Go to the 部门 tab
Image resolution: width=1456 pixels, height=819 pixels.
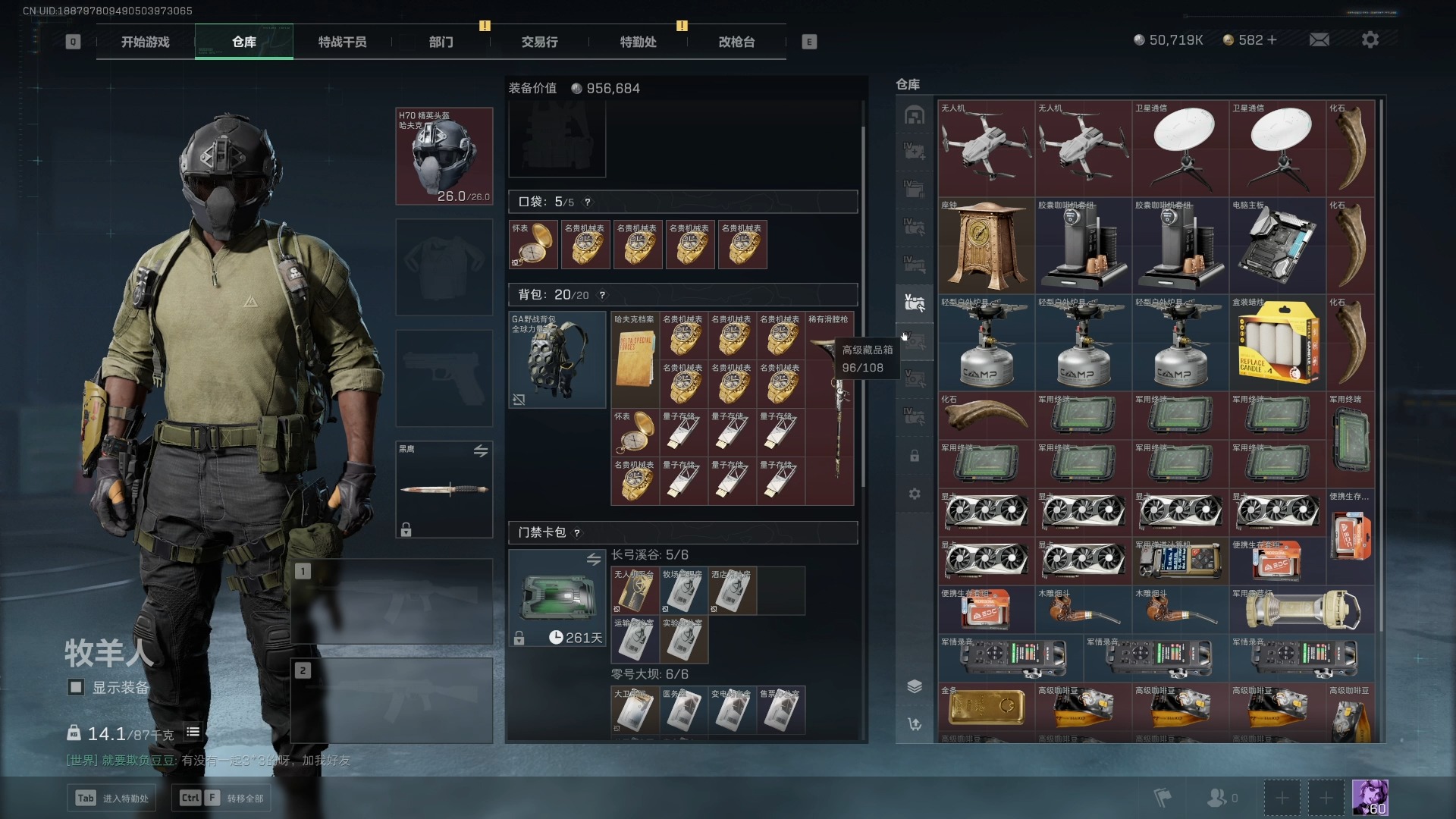[x=441, y=42]
